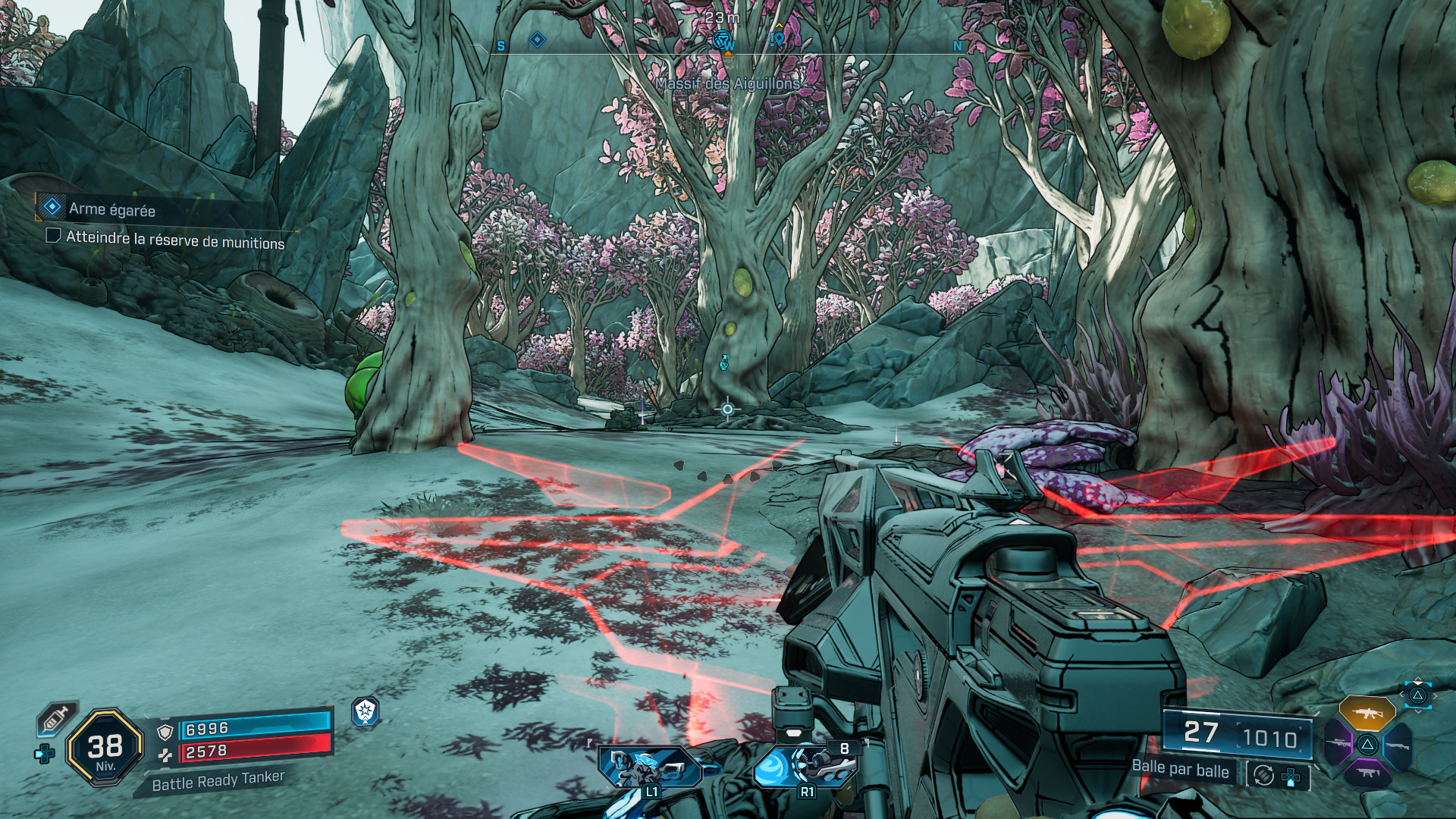Click the star shield buff icon
Image resolution: width=1456 pixels, height=819 pixels.
366,711
